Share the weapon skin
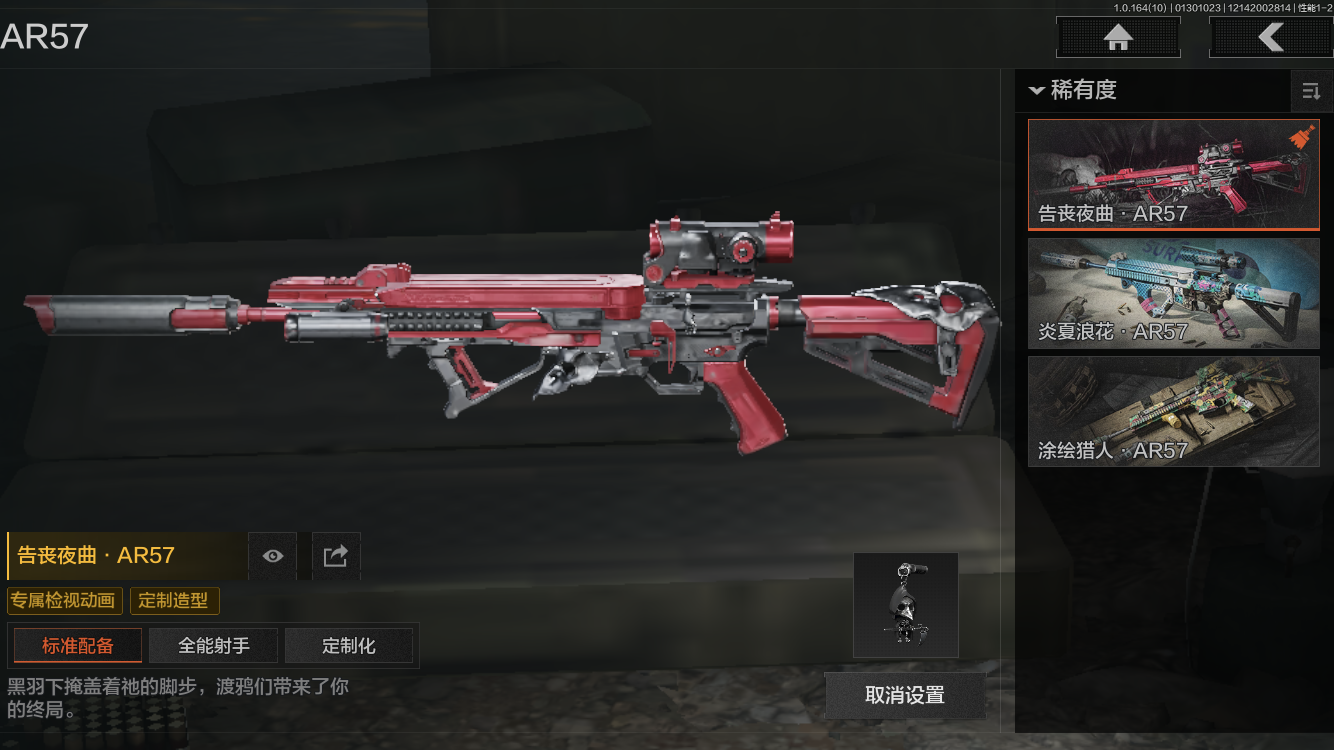Viewport: 1334px width, 750px height. [336, 556]
